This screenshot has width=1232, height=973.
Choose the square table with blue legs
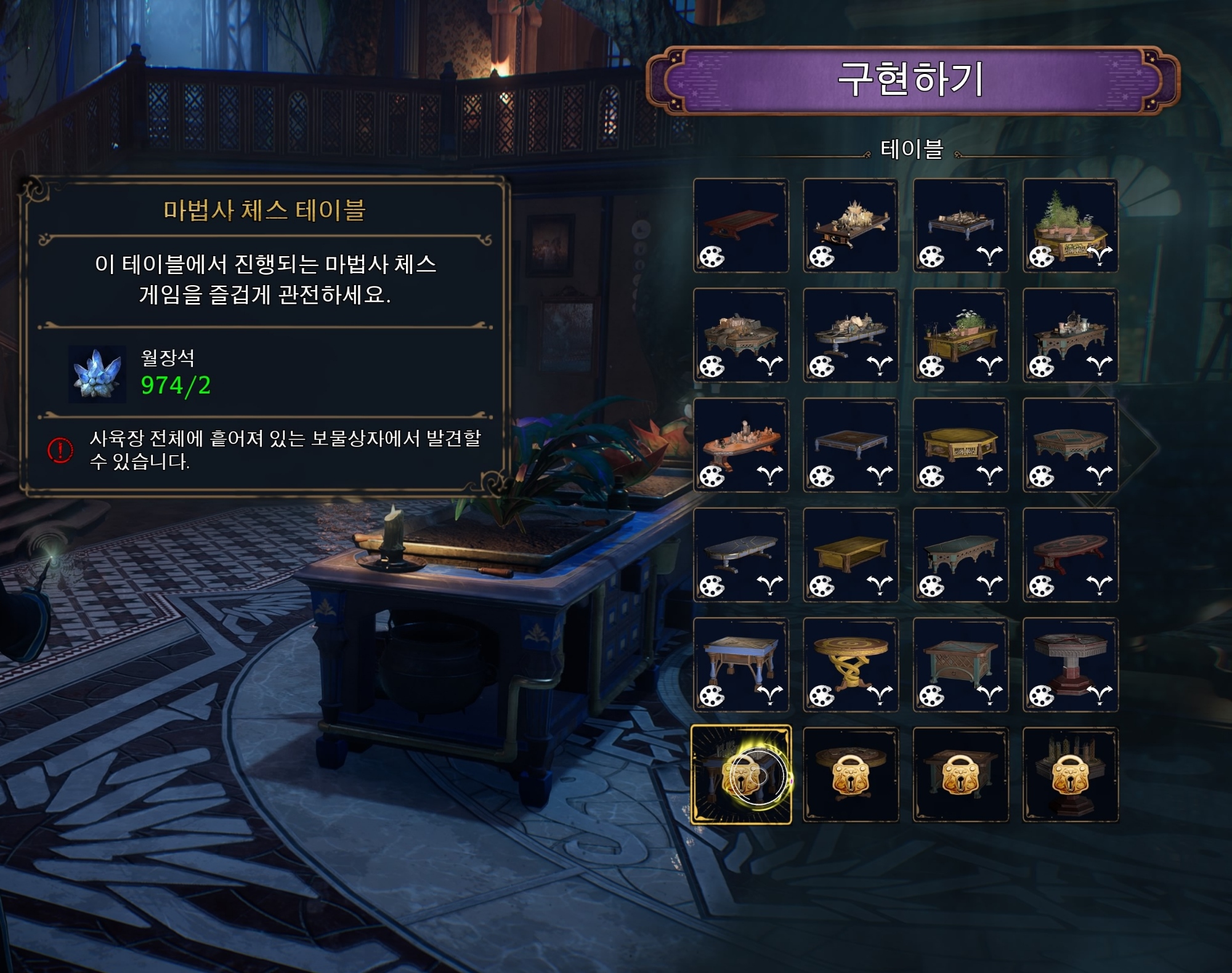741,664
